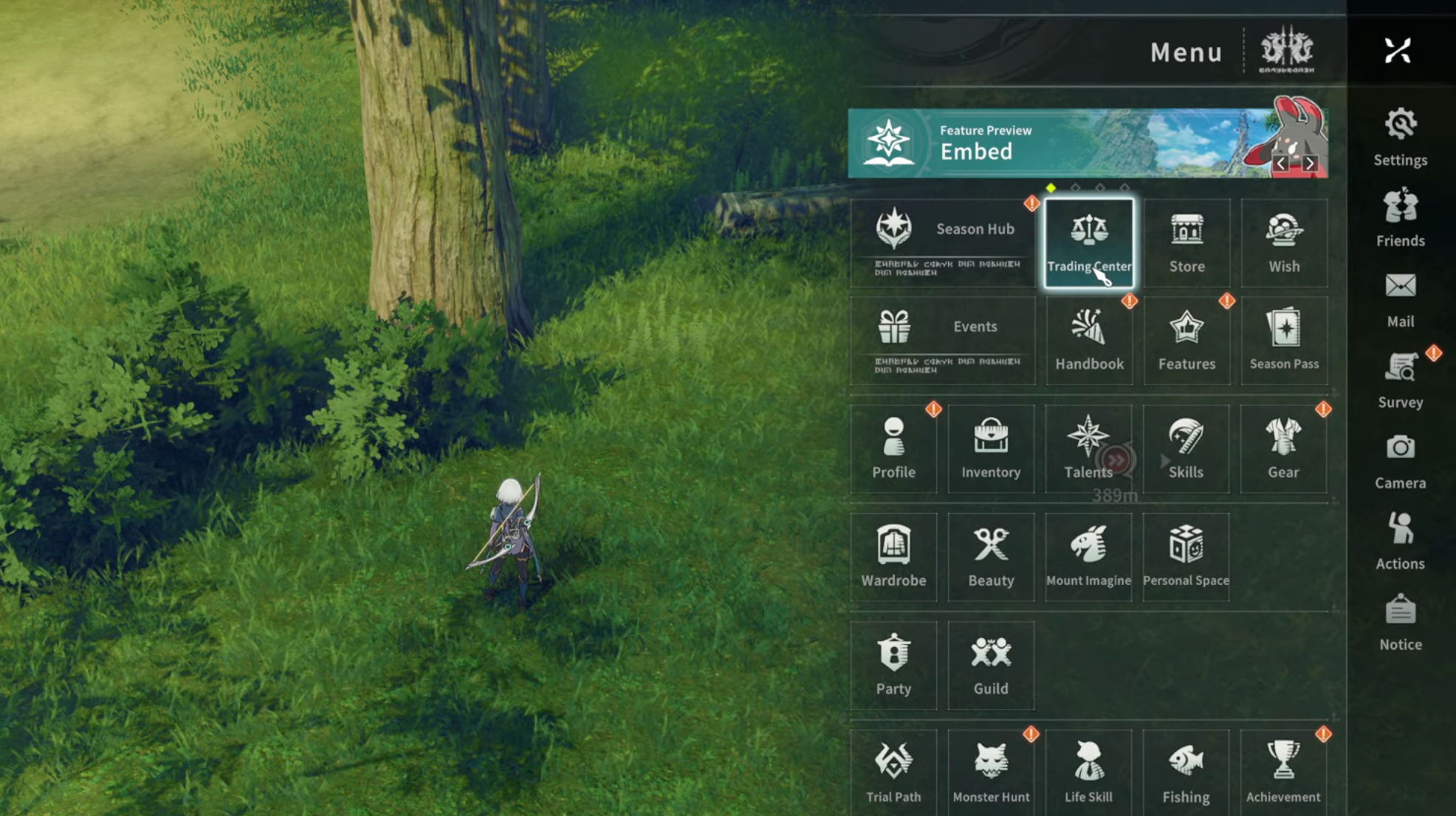Open the Inventory bag
The width and height of the screenshot is (1456, 816).
click(991, 448)
